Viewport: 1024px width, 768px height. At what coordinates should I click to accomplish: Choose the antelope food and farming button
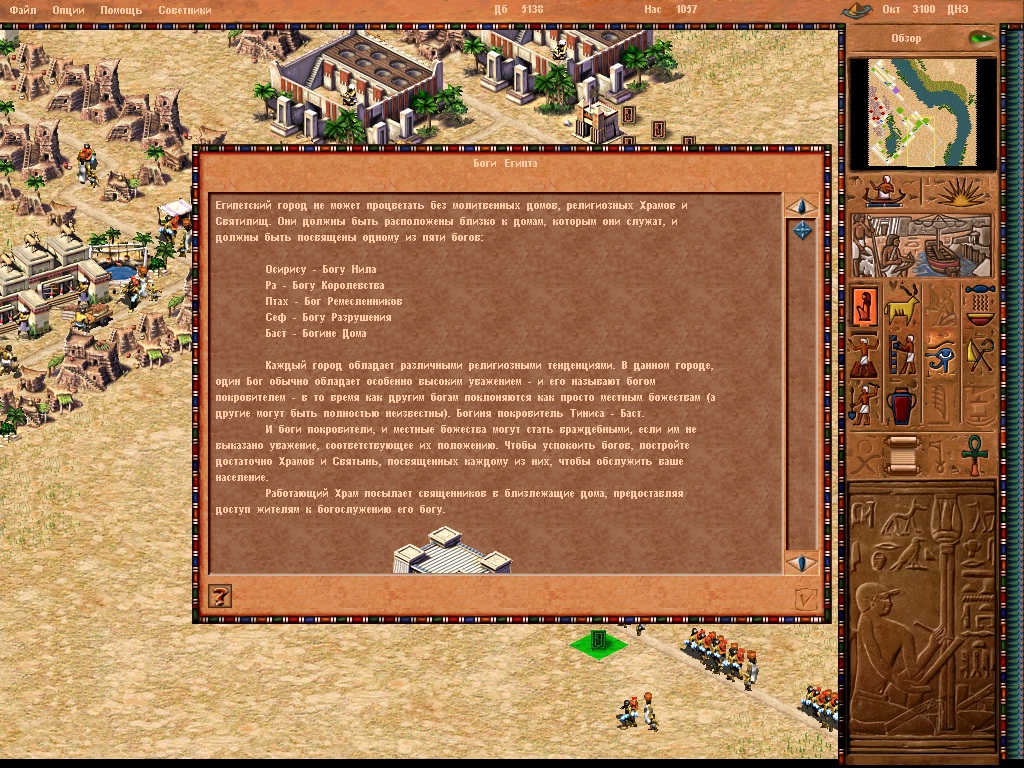pyautogui.click(x=903, y=307)
